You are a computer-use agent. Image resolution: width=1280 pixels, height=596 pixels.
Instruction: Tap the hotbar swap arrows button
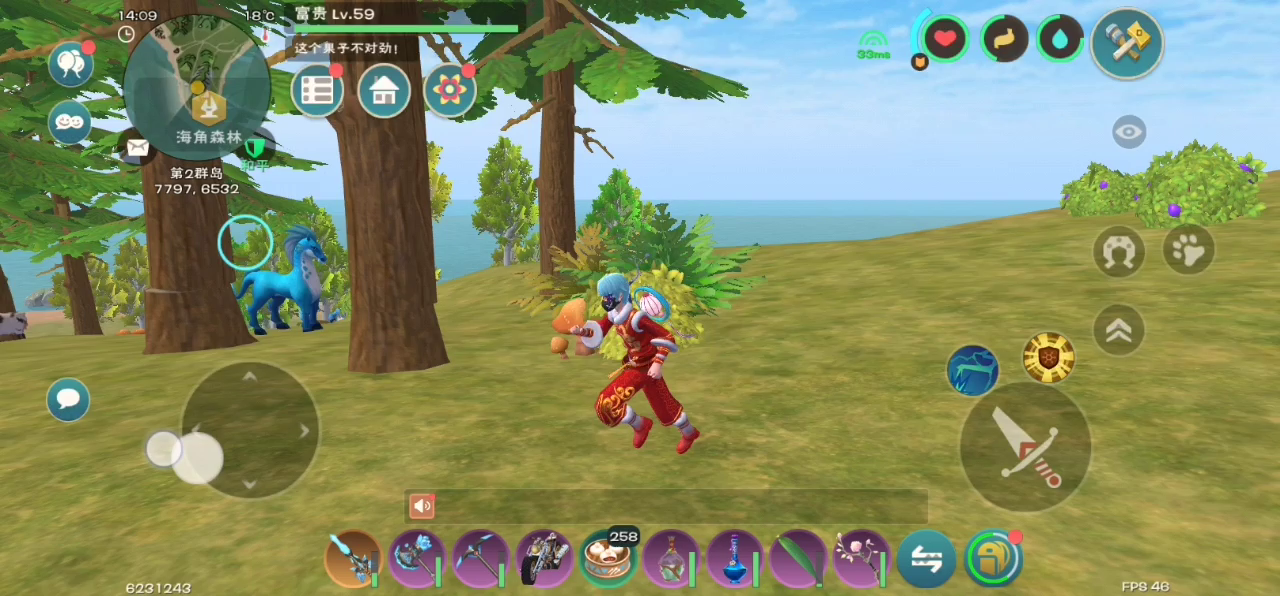(x=926, y=559)
